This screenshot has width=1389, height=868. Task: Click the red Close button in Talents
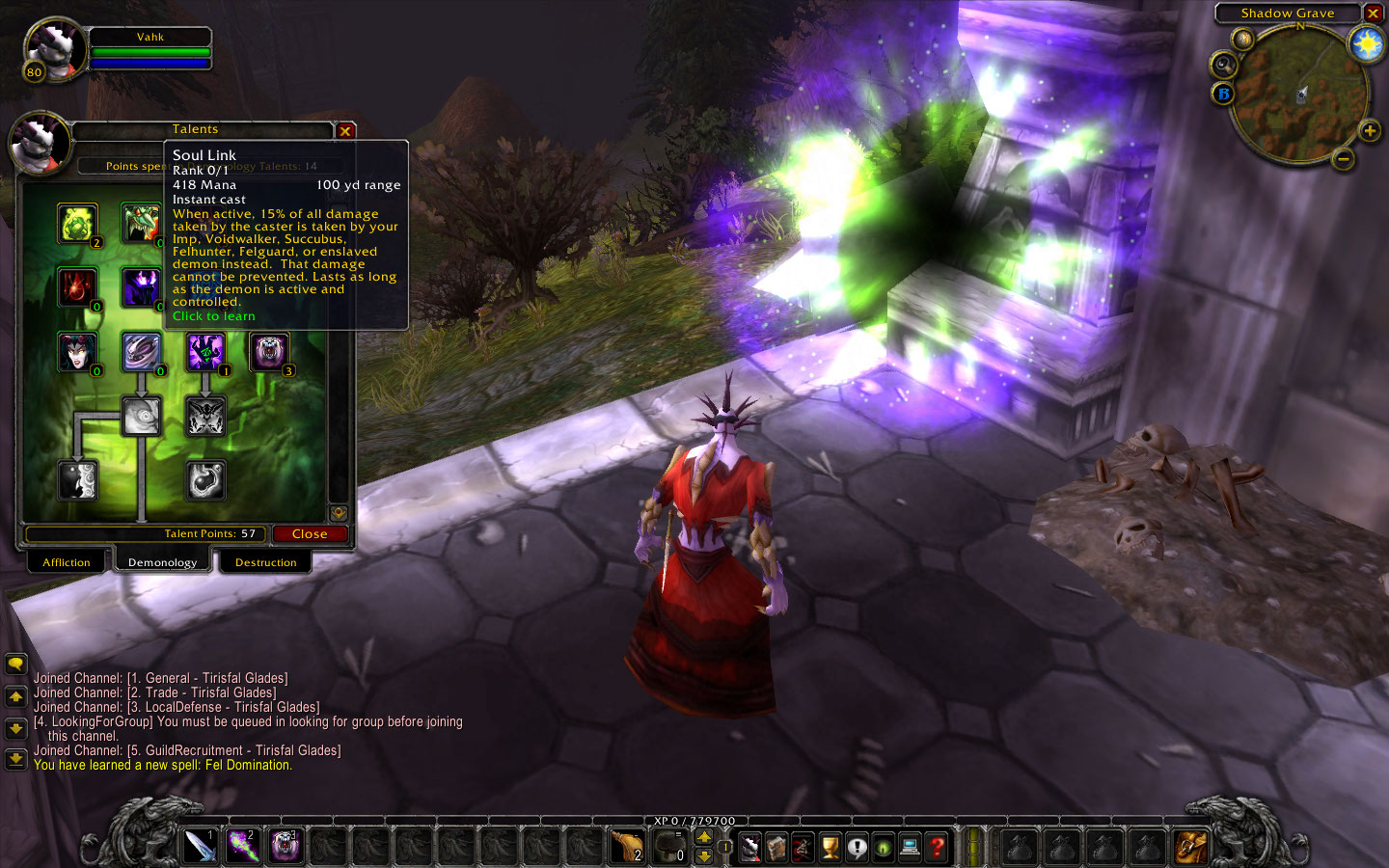tap(310, 533)
